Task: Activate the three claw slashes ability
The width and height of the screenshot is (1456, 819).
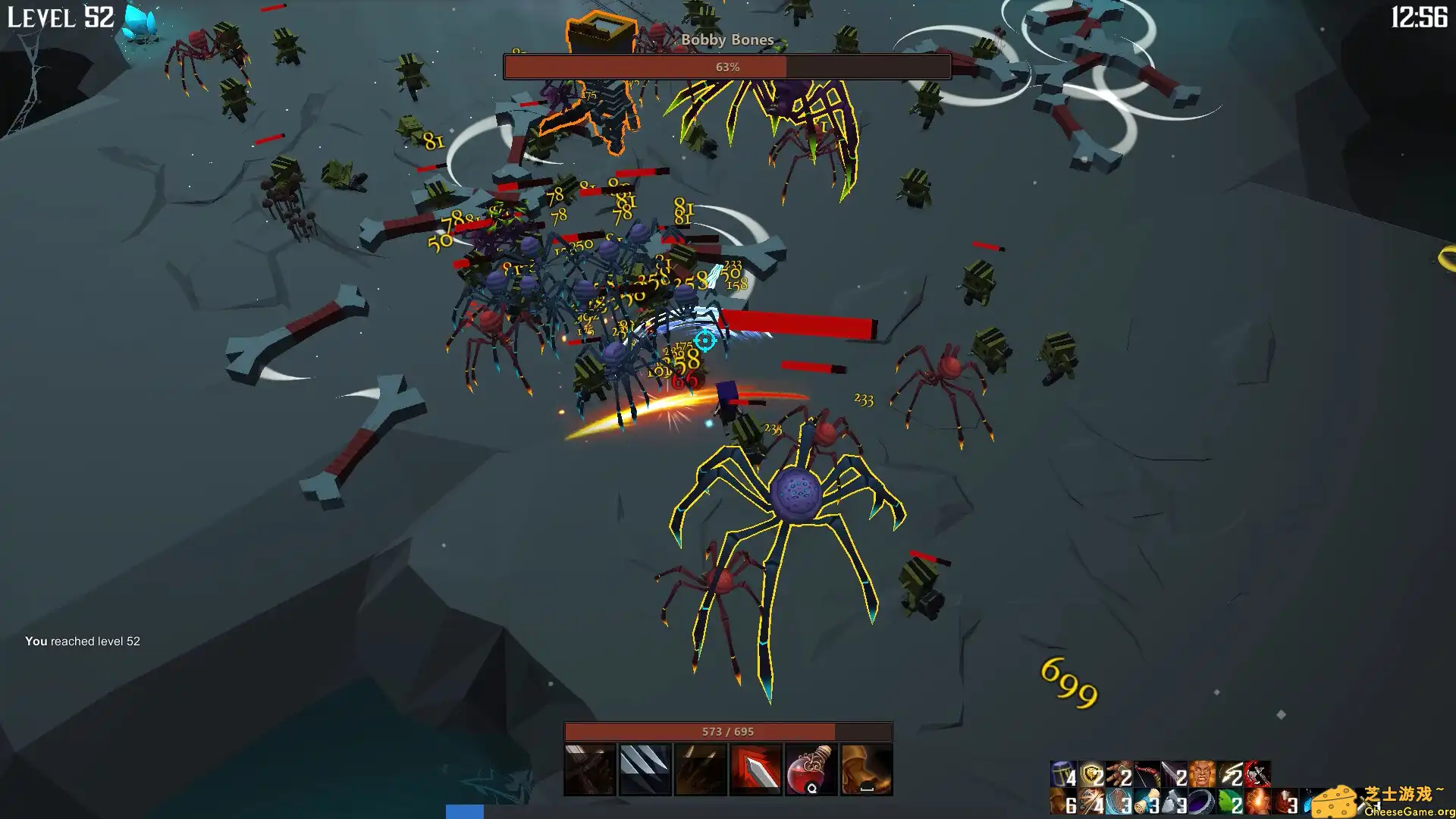Action: click(645, 769)
